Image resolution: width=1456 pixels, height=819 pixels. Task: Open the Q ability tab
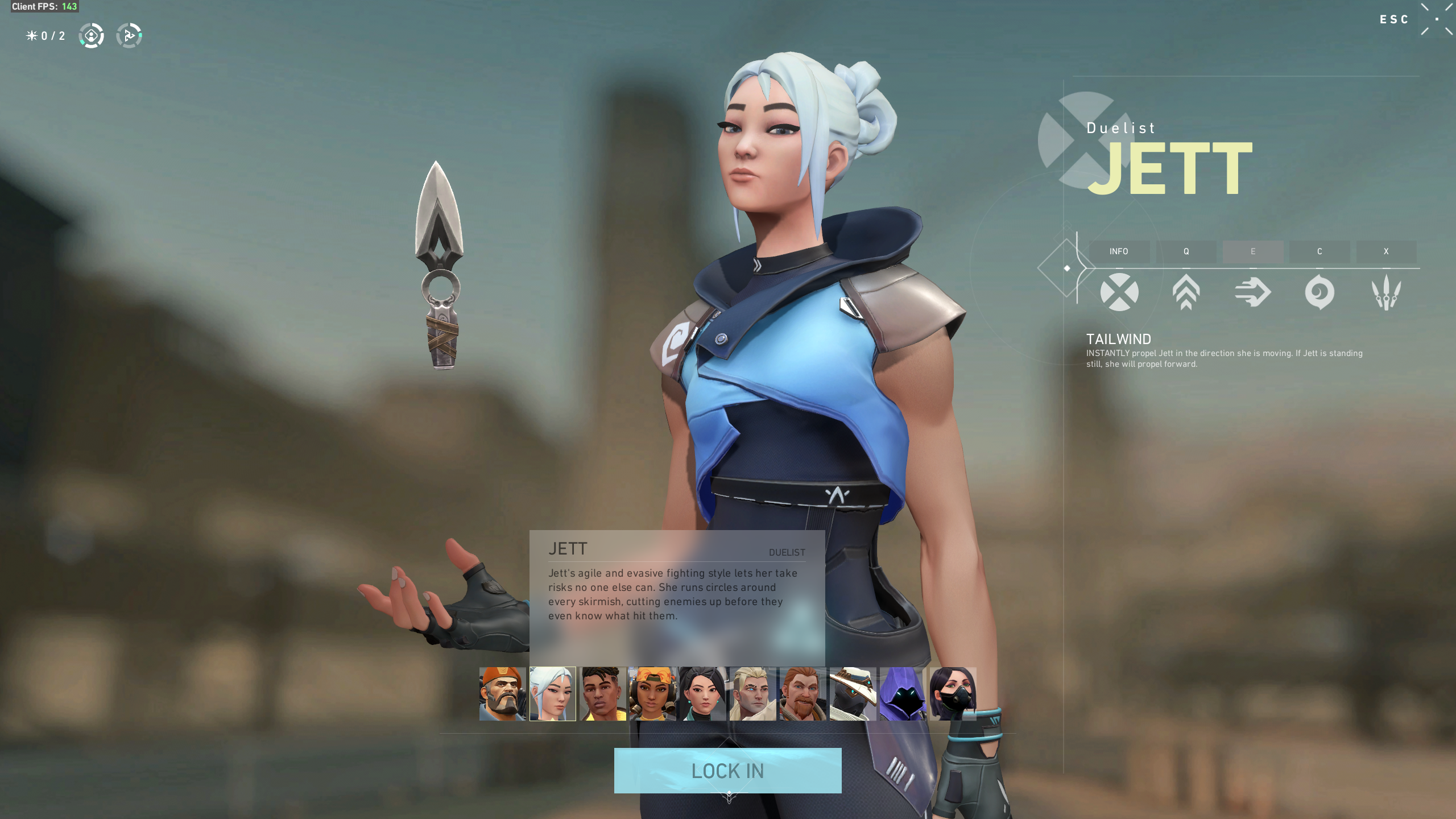(1186, 251)
